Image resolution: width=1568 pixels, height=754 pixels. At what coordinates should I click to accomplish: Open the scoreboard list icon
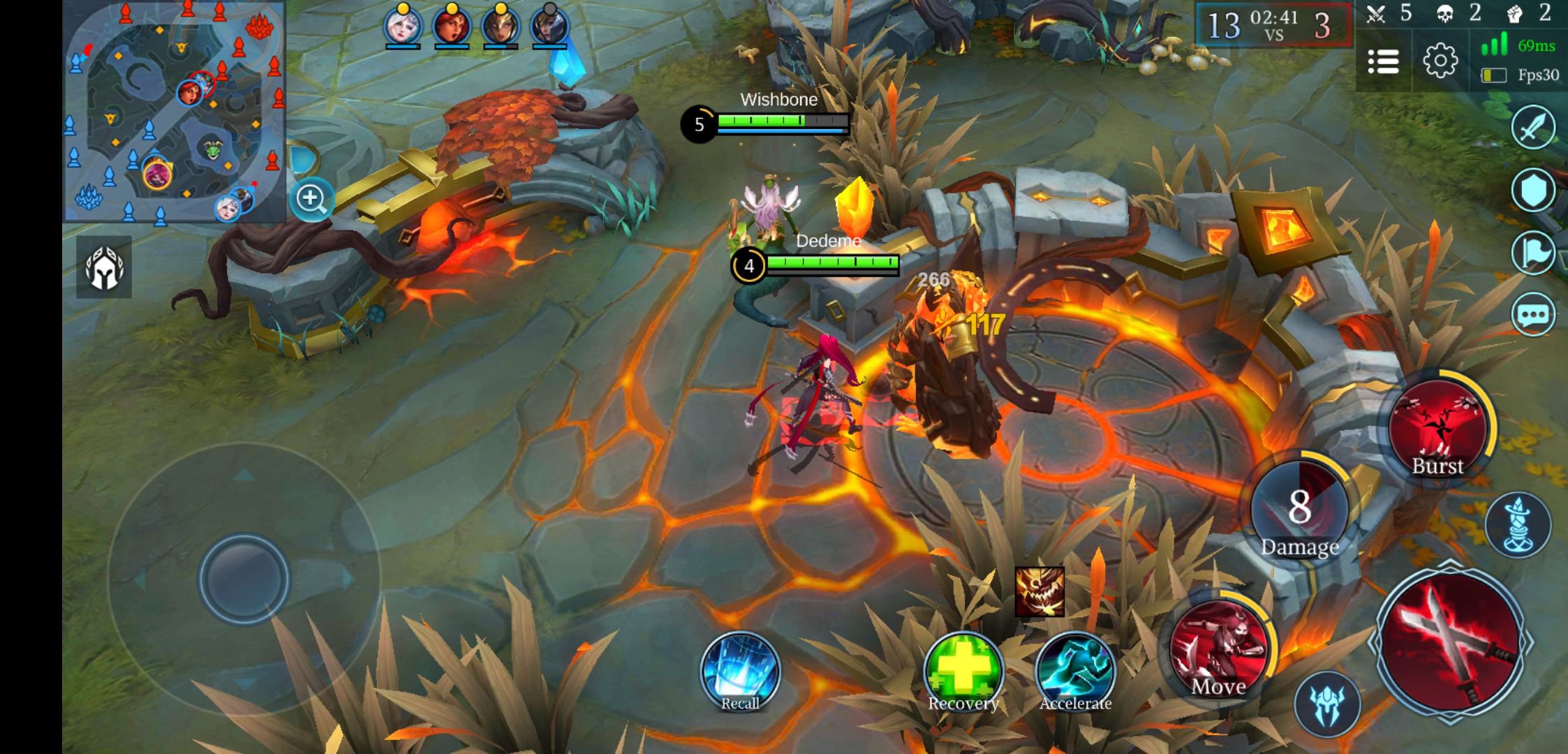(x=1383, y=61)
